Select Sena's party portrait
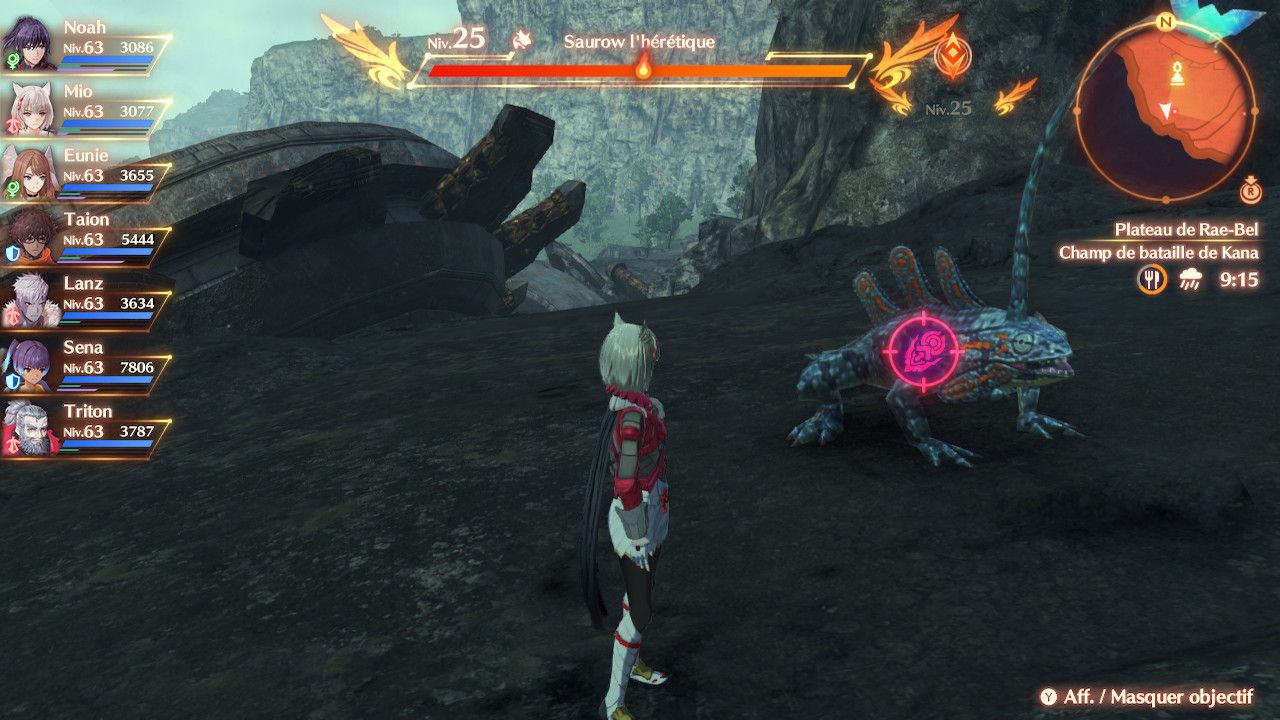Viewport: 1280px width, 720px height. click(x=28, y=364)
